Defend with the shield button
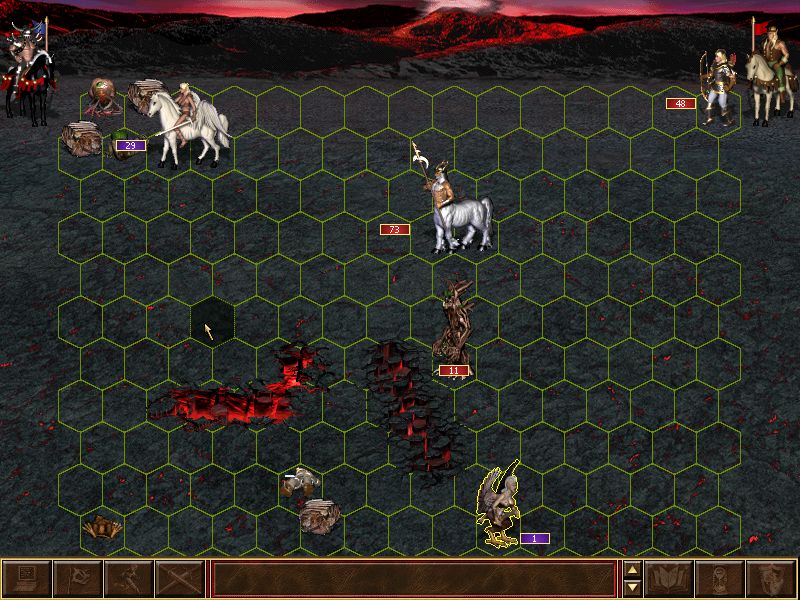 pos(773,579)
